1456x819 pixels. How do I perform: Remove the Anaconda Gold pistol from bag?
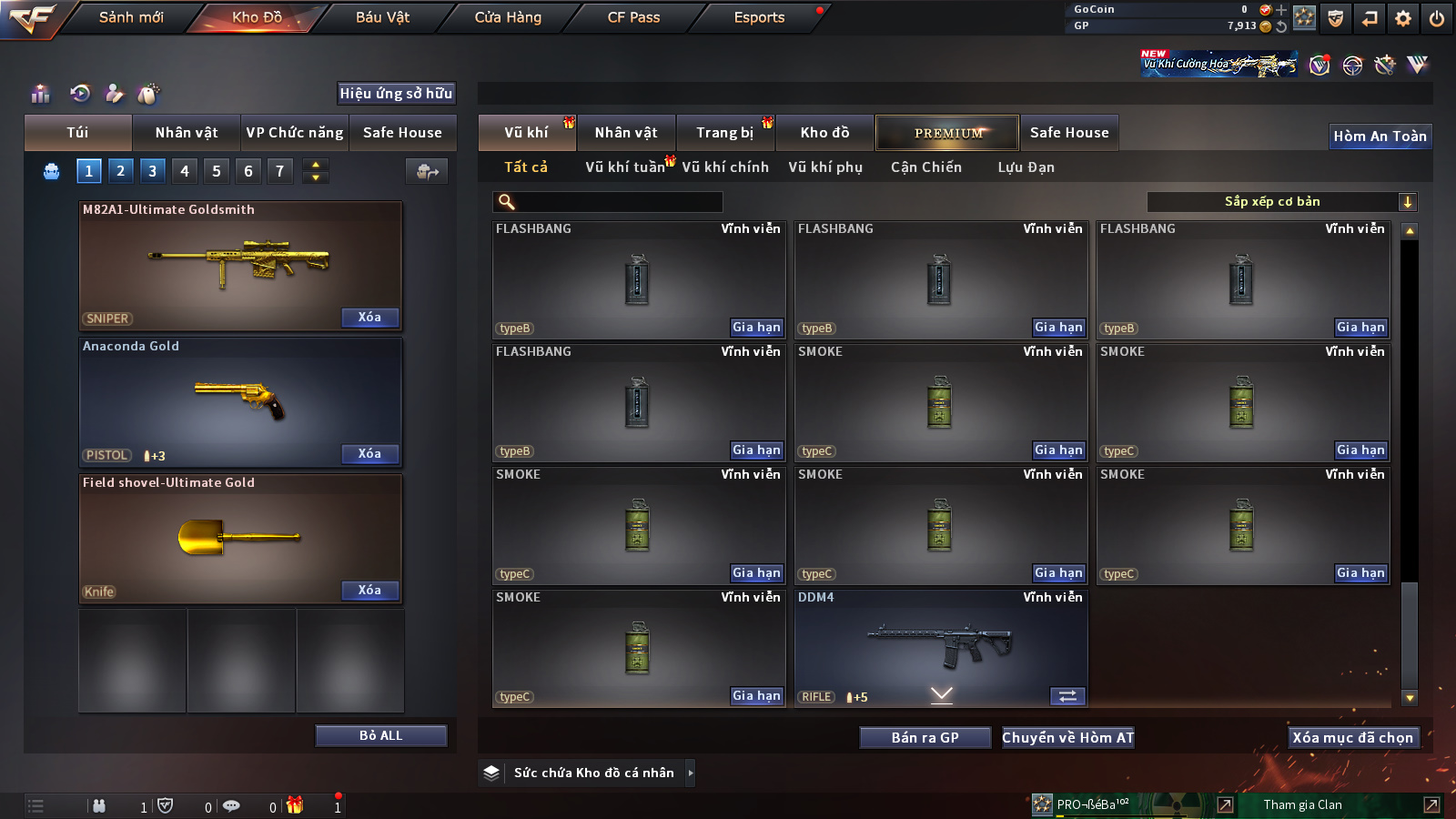pyautogui.click(x=369, y=454)
